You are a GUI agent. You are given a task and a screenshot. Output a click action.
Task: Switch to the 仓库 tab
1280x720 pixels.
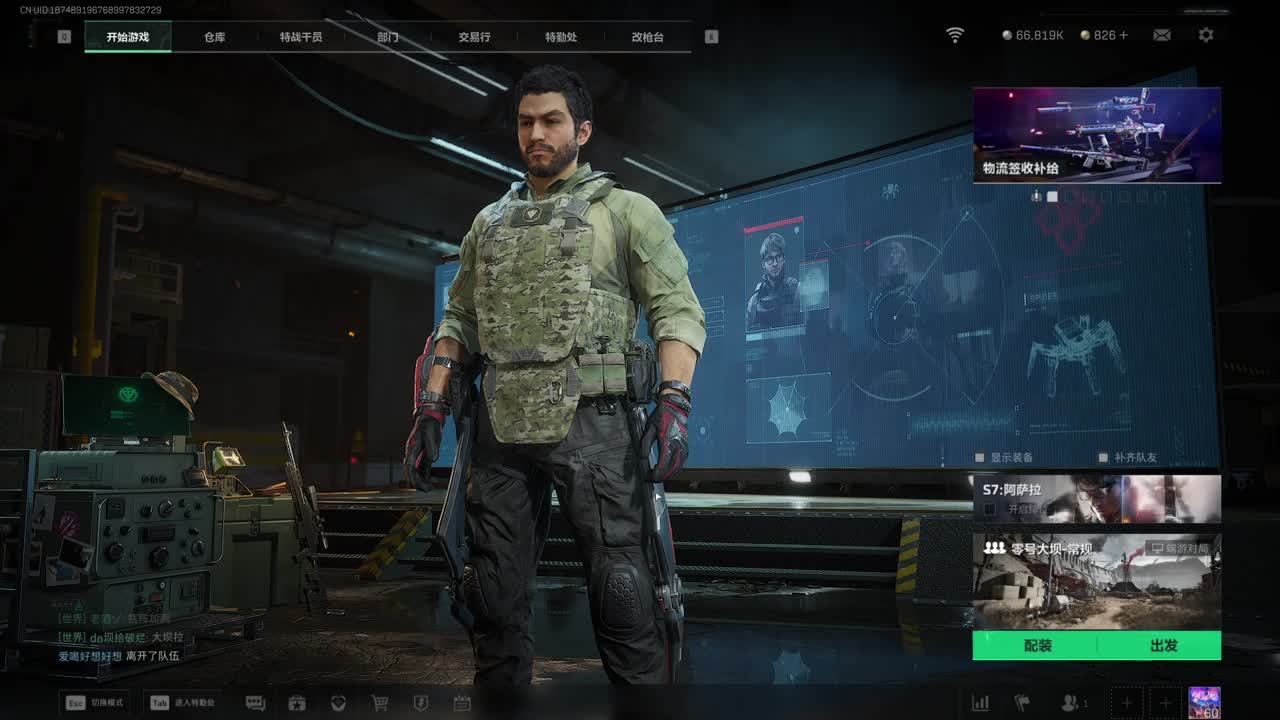click(214, 37)
